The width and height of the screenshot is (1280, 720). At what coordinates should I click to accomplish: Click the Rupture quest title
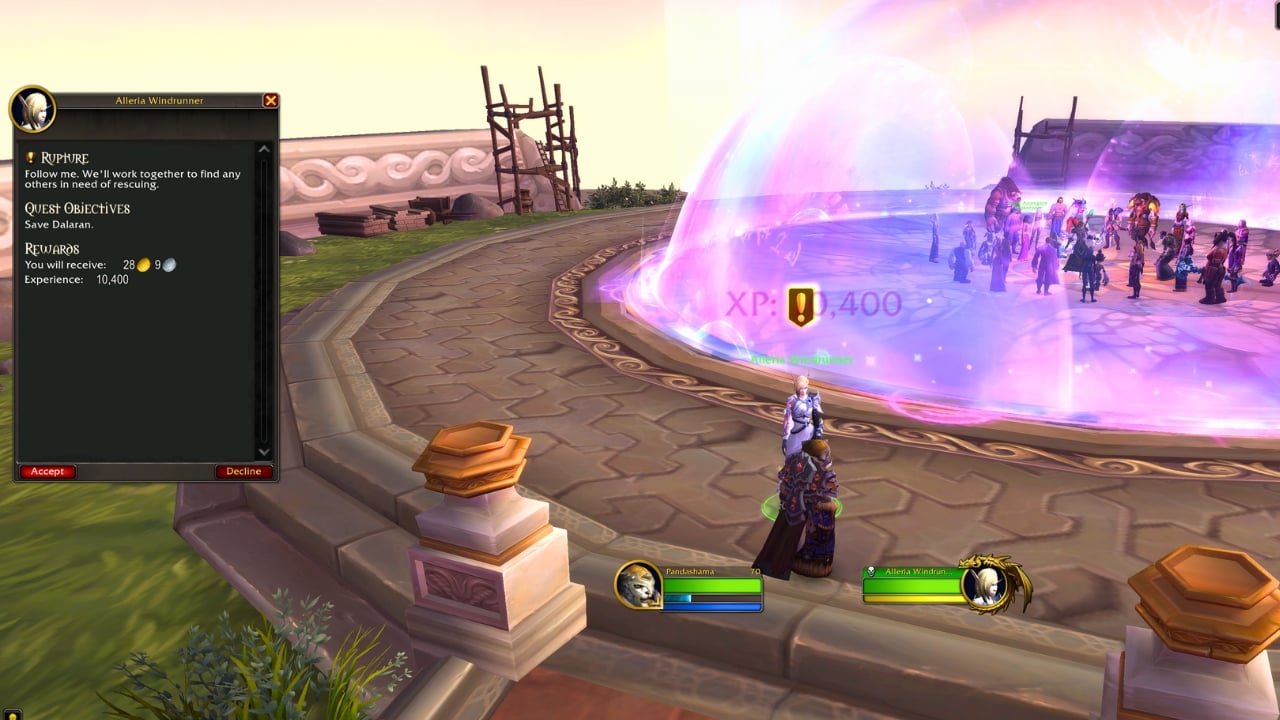62,157
